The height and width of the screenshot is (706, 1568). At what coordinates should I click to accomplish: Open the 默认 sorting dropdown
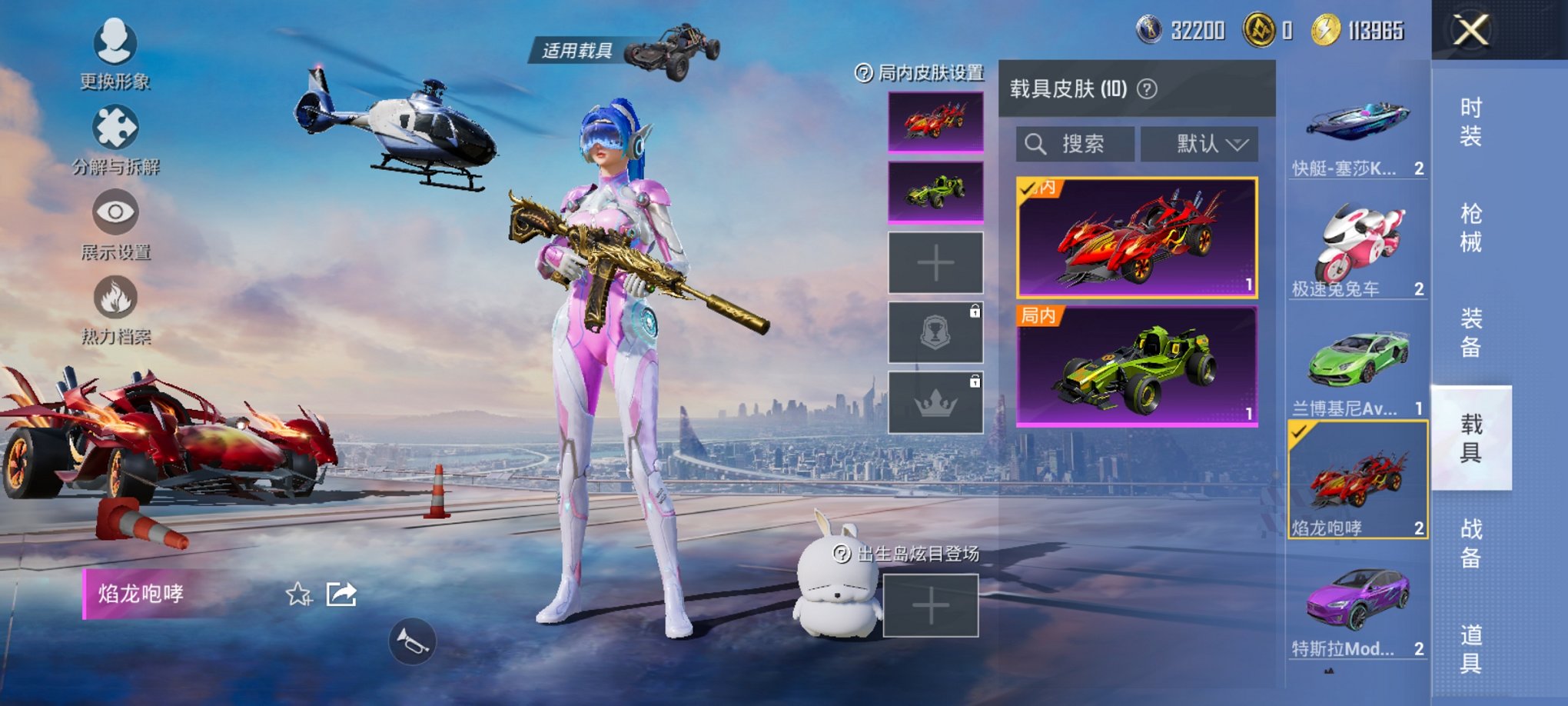pos(1198,145)
